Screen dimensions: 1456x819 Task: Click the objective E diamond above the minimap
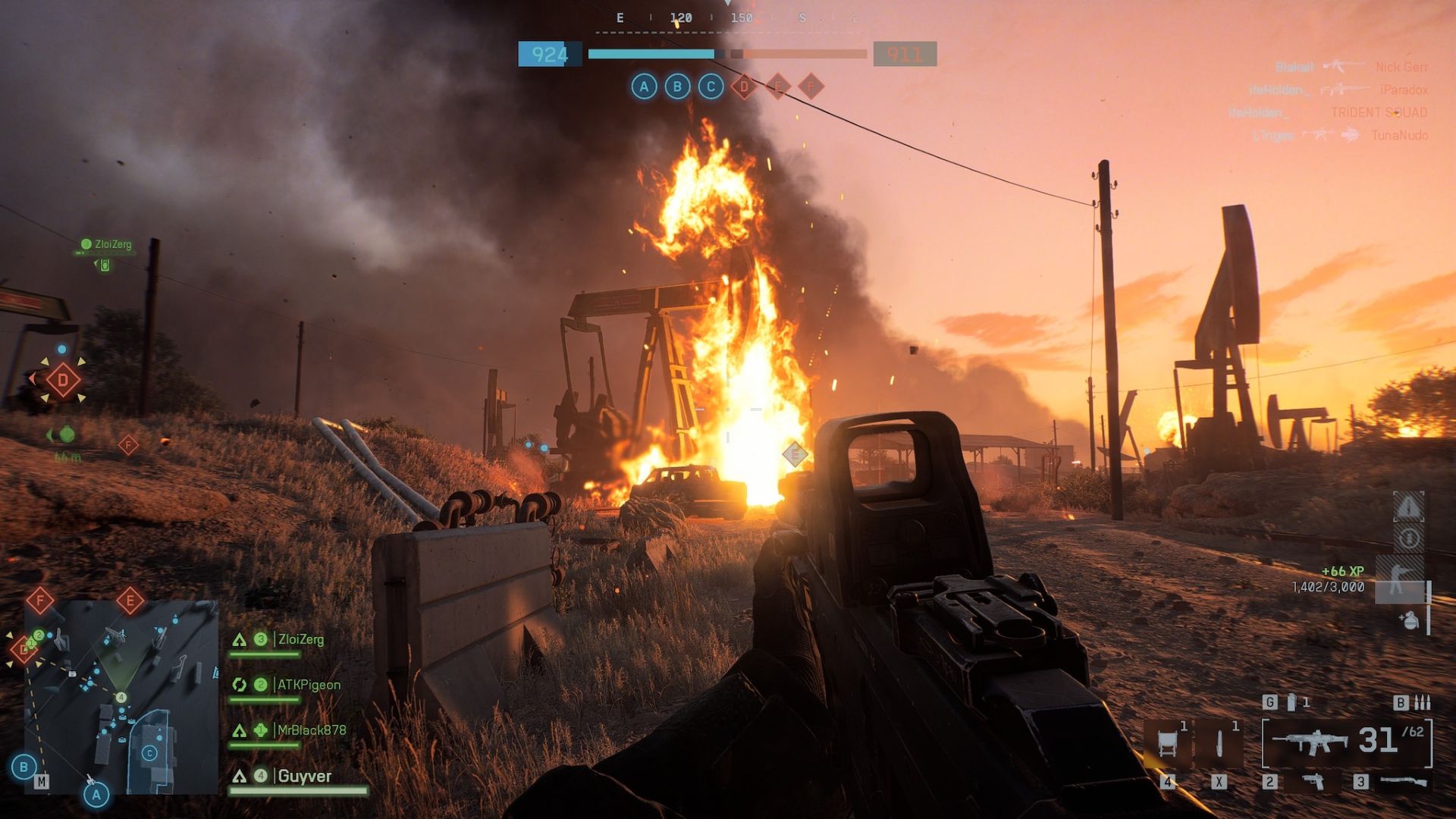point(130,601)
